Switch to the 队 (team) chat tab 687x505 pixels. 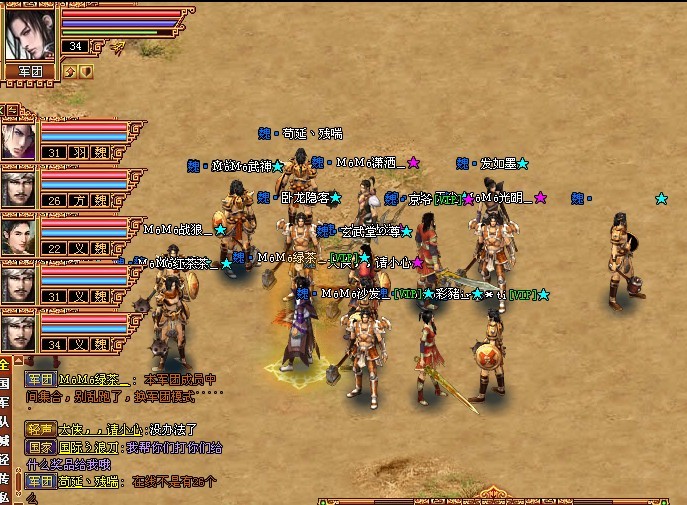point(5,421)
